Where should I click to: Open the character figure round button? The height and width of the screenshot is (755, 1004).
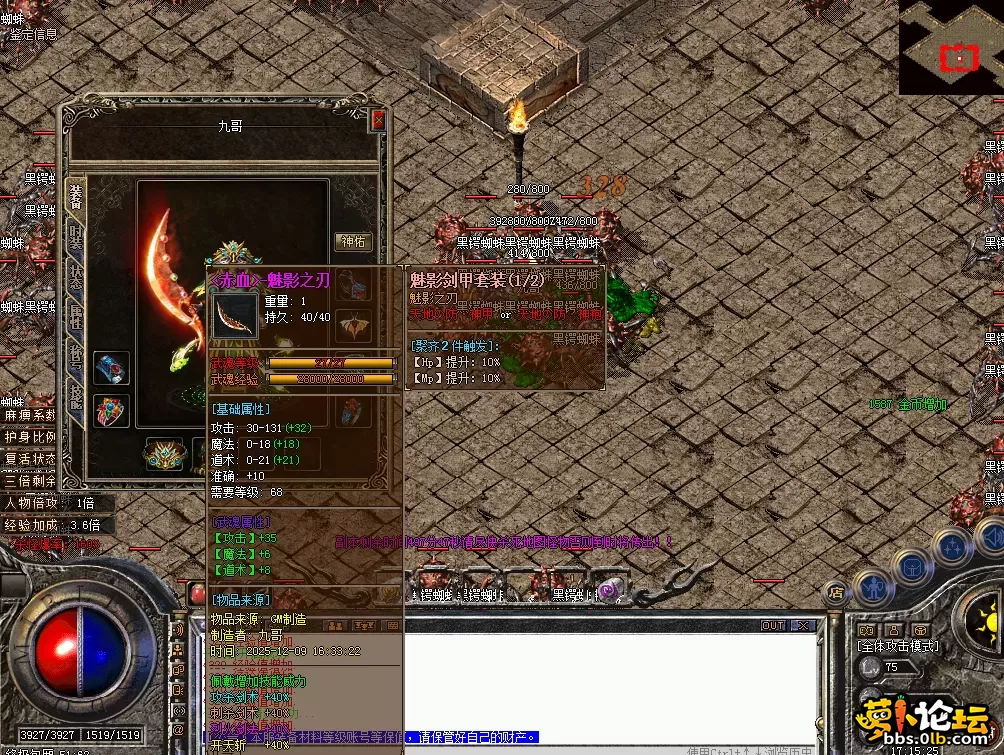pyautogui.click(x=874, y=584)
